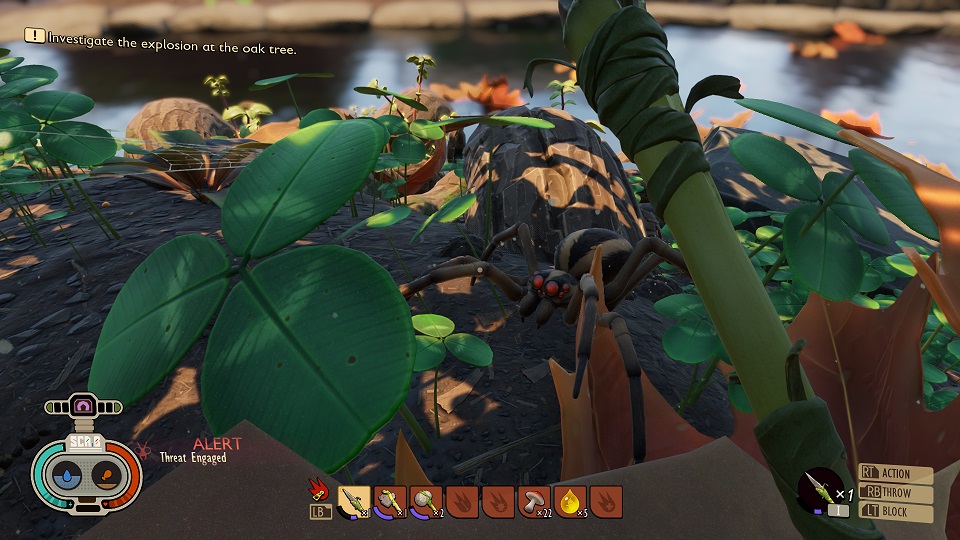This screenshot has height=540, width=960.
Task: Pick the yellow sap droplet hotbar slot
Action: pyautogui.click(x=570, y=502)
